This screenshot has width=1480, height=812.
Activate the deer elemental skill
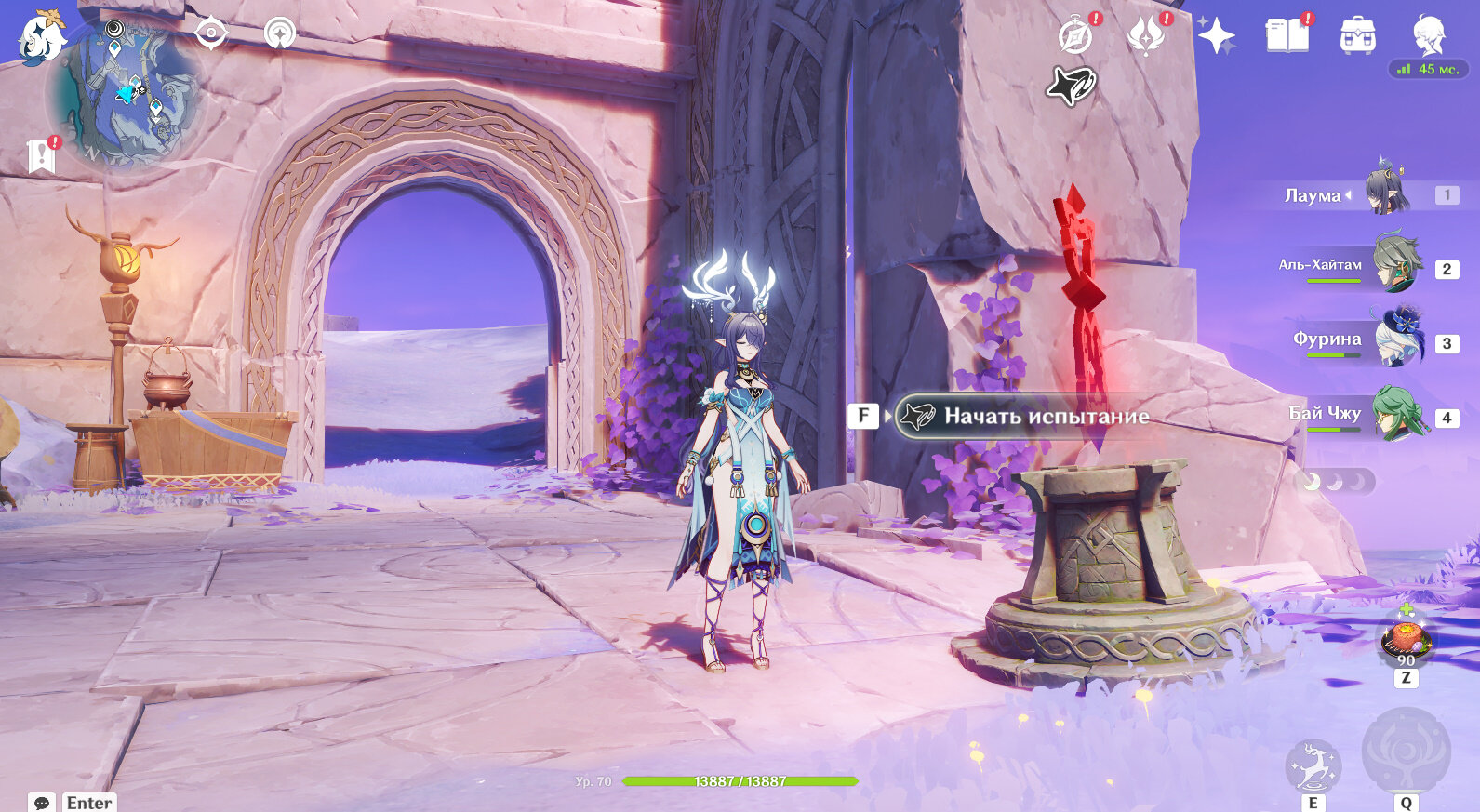1313,765
